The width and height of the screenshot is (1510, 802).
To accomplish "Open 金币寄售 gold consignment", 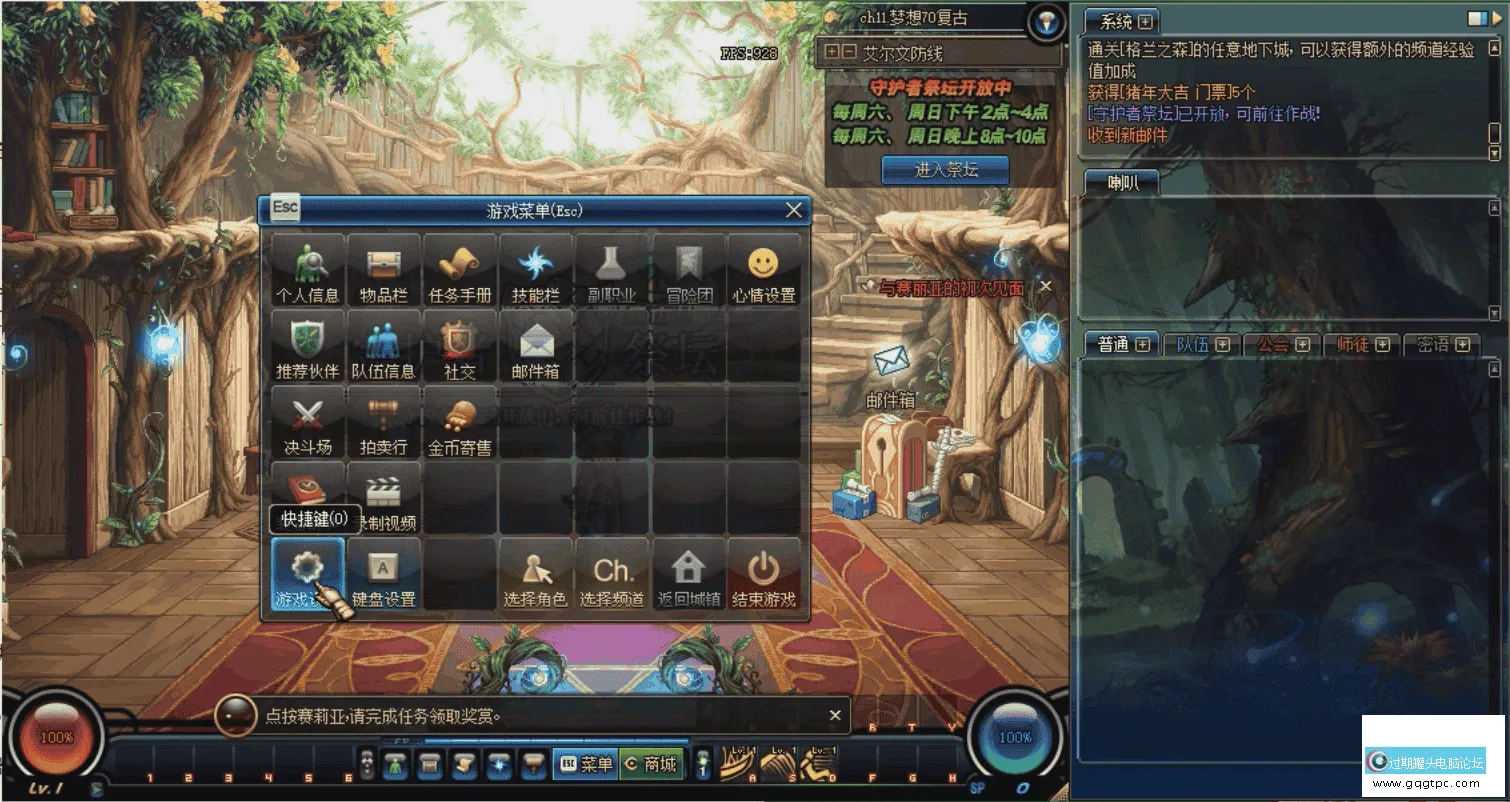I will coord(460,422).
